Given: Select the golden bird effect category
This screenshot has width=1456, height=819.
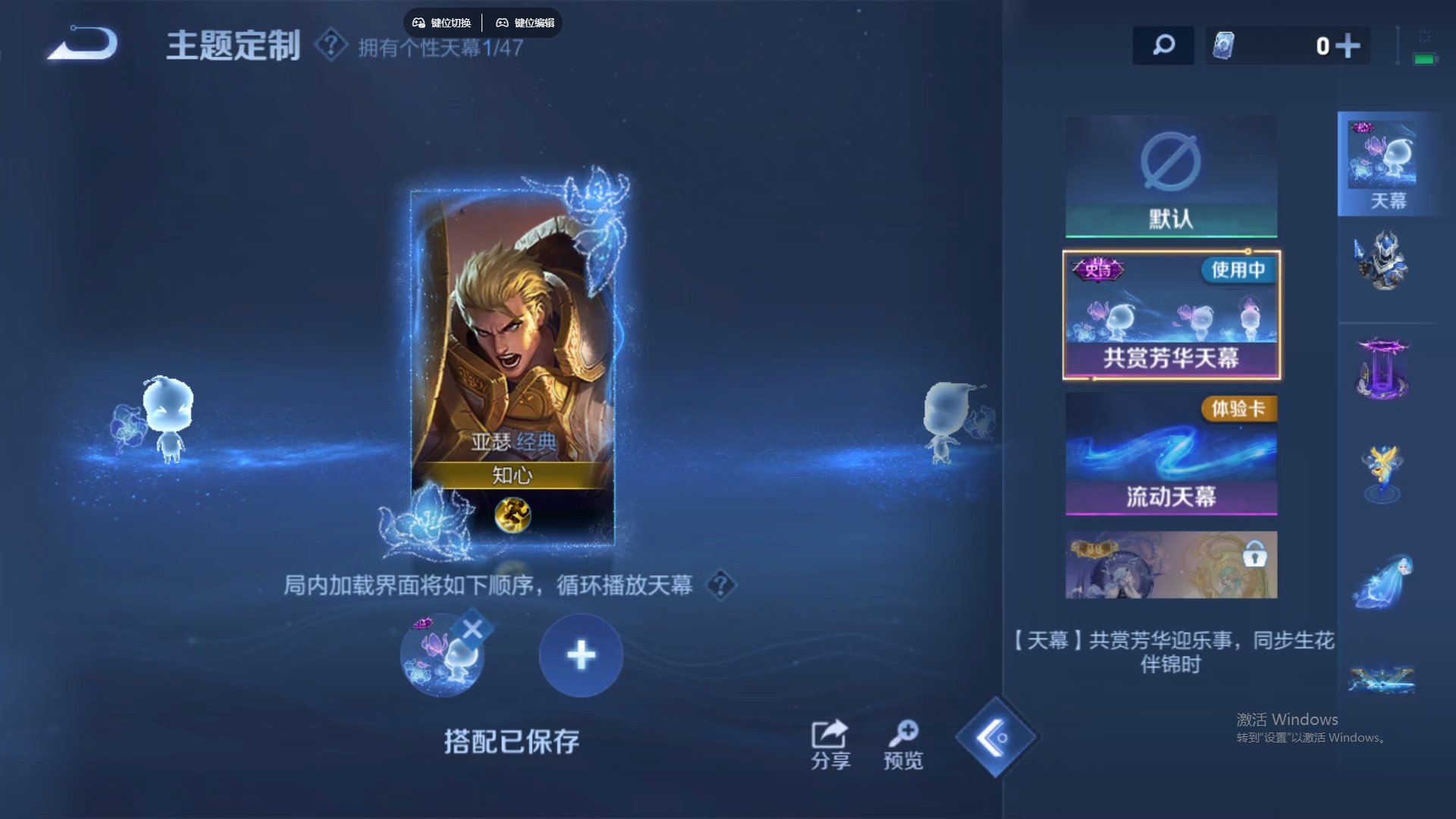Looking at the screenshot, I should [1385, 470].
